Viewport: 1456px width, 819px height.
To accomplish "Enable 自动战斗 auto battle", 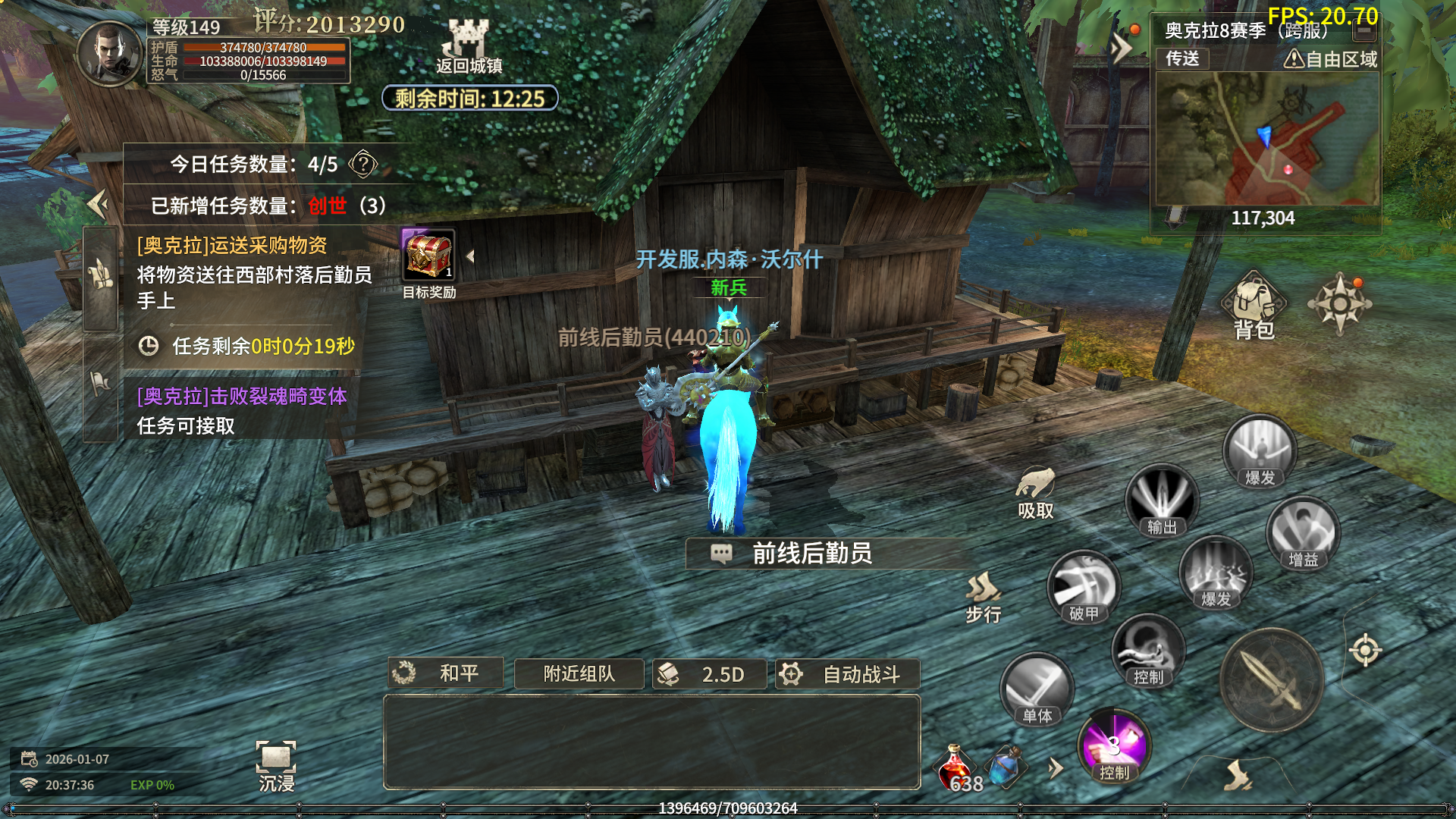I will (847, 673).
